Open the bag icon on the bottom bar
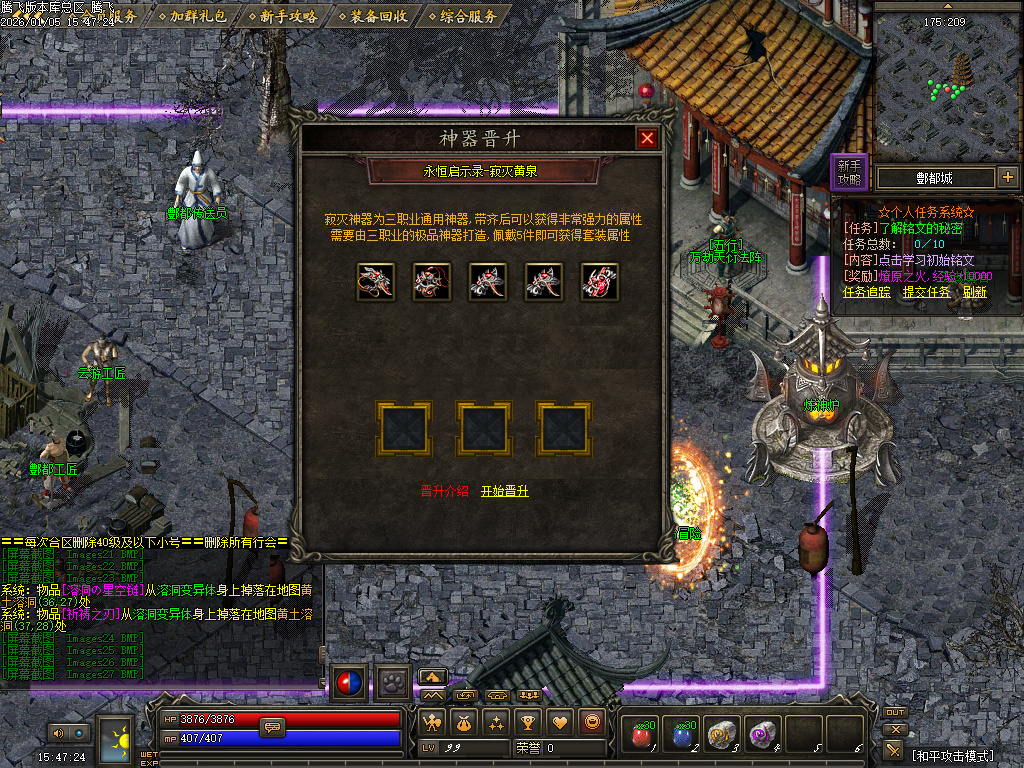 [463, 721]
